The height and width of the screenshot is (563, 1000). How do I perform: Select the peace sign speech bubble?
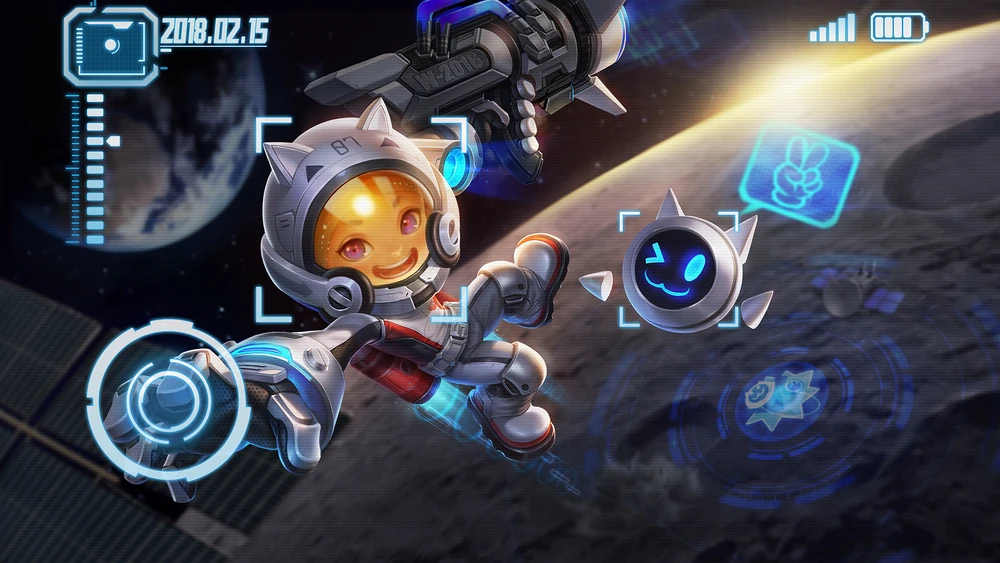(x=799, y=170)
